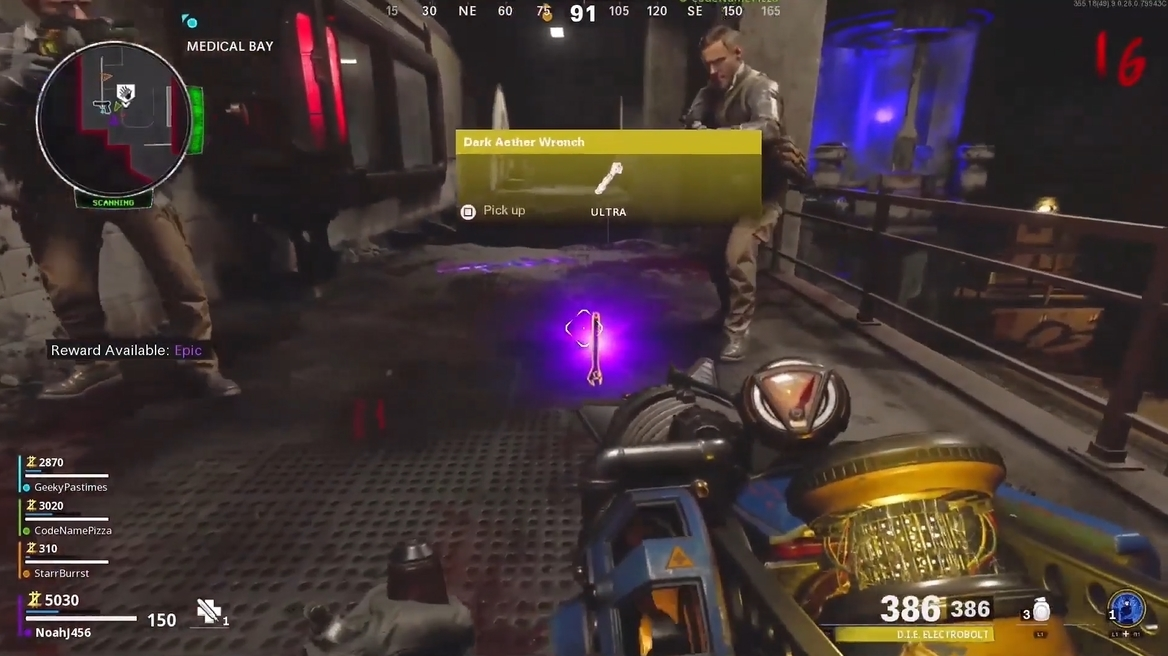Click the circular minimap
The width and height of the screenshot is (1168, 656).
tap(112, 118)
